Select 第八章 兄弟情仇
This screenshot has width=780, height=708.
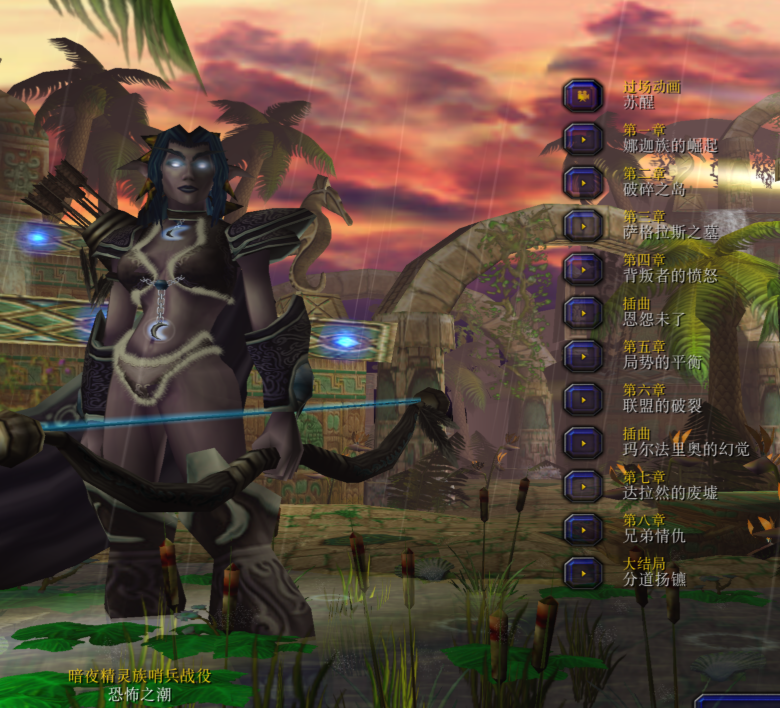[582, 529]
